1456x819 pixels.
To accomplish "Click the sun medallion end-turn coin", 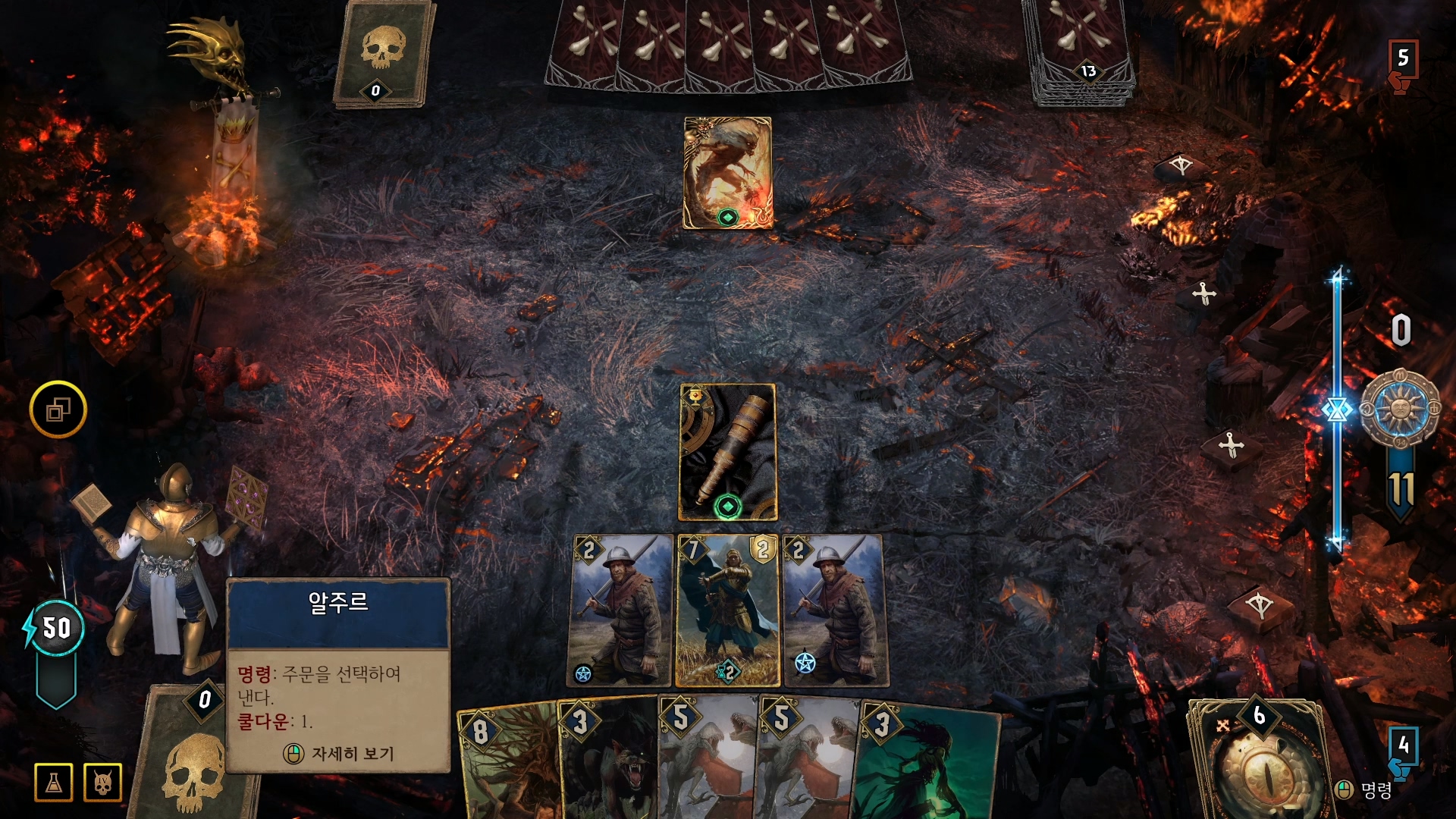I will click(1400, 409).
